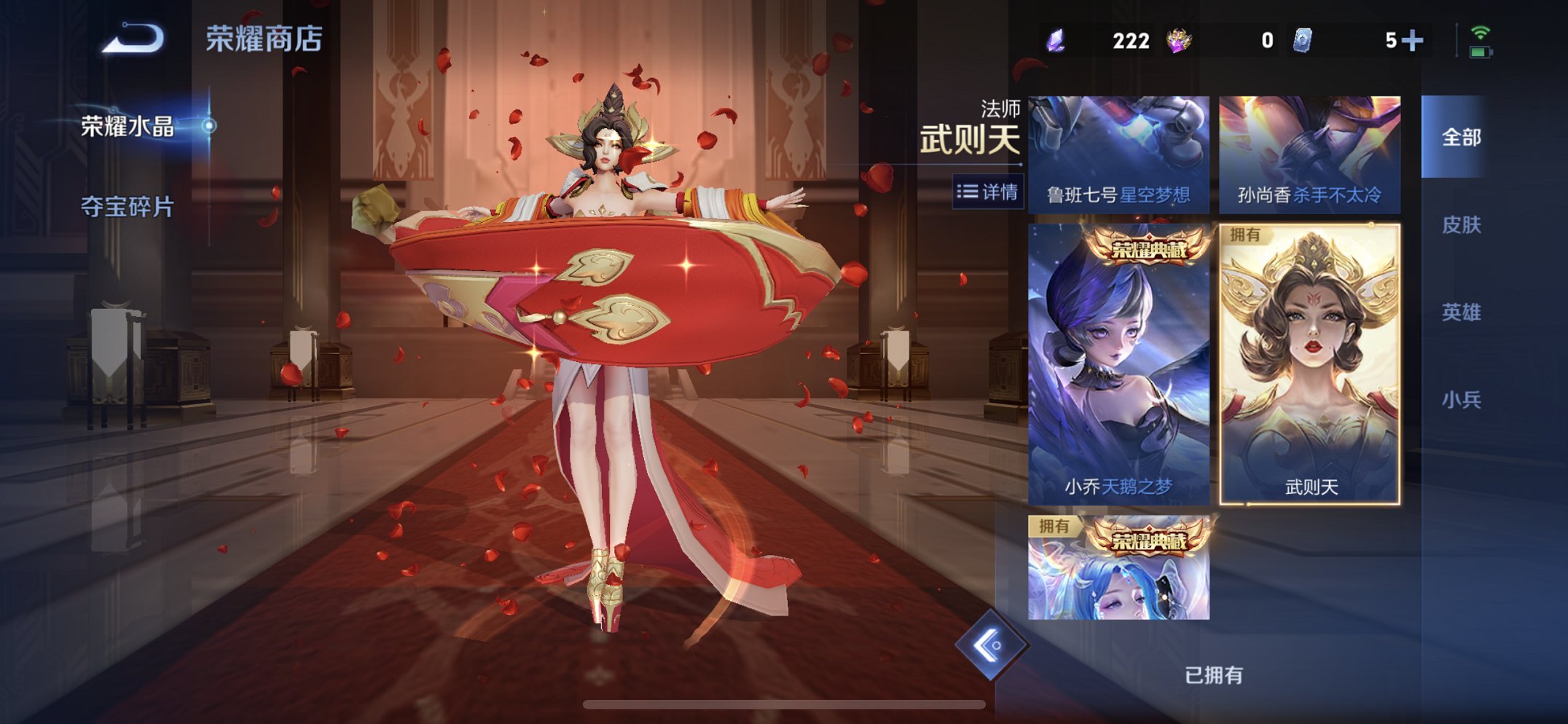Click the purple crystal currency icon
1568x724 pixels.
[1056, 42]
